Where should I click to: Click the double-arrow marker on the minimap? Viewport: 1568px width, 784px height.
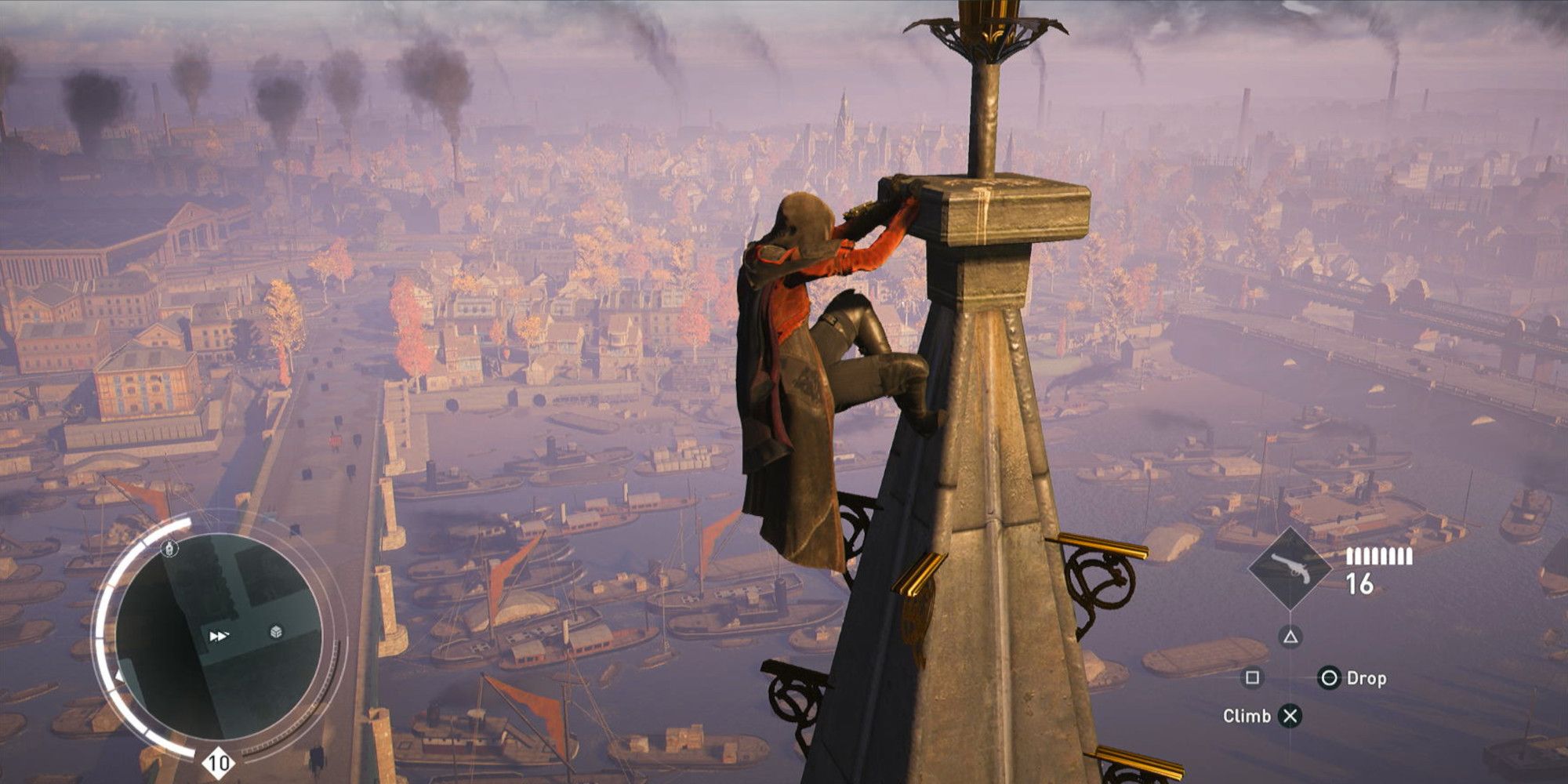pos(219,636)
